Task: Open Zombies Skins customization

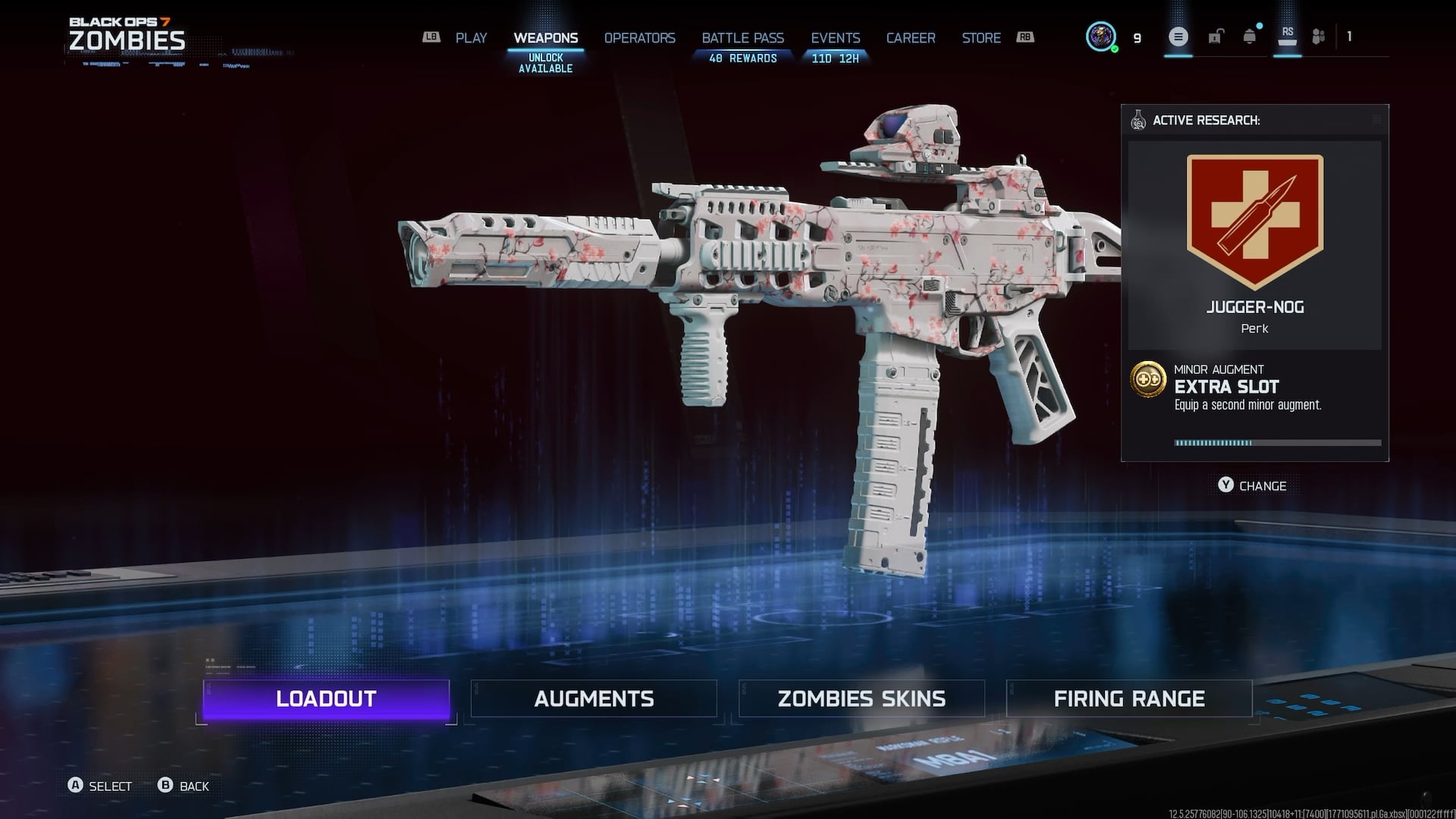Action: [861, 698]
